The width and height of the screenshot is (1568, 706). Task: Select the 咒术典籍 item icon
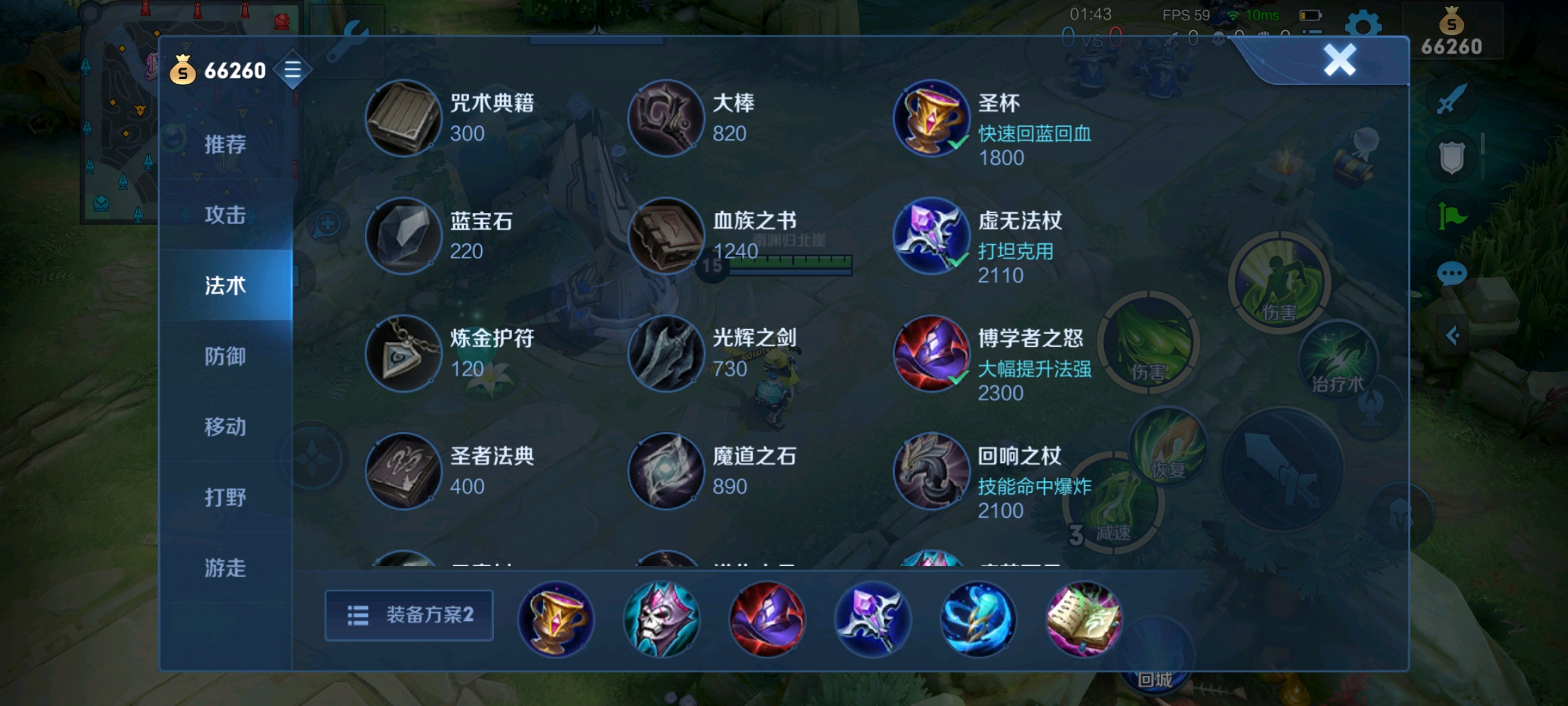click(403, 119)
